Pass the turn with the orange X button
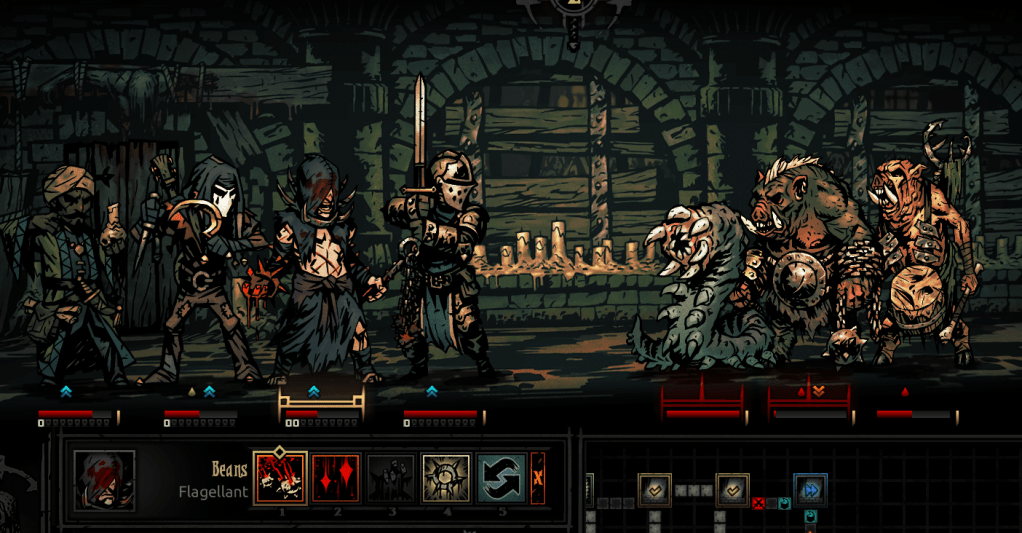 pos(539,478)
